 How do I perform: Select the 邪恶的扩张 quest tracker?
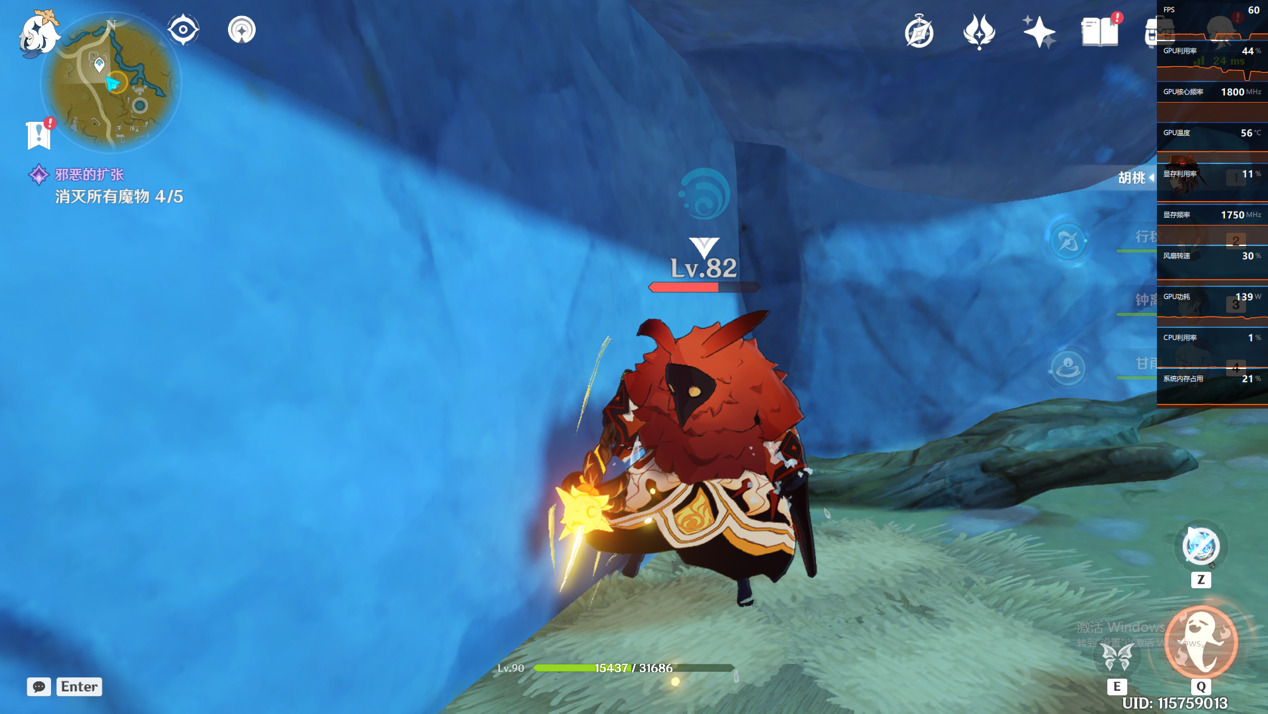click(89, 175)
